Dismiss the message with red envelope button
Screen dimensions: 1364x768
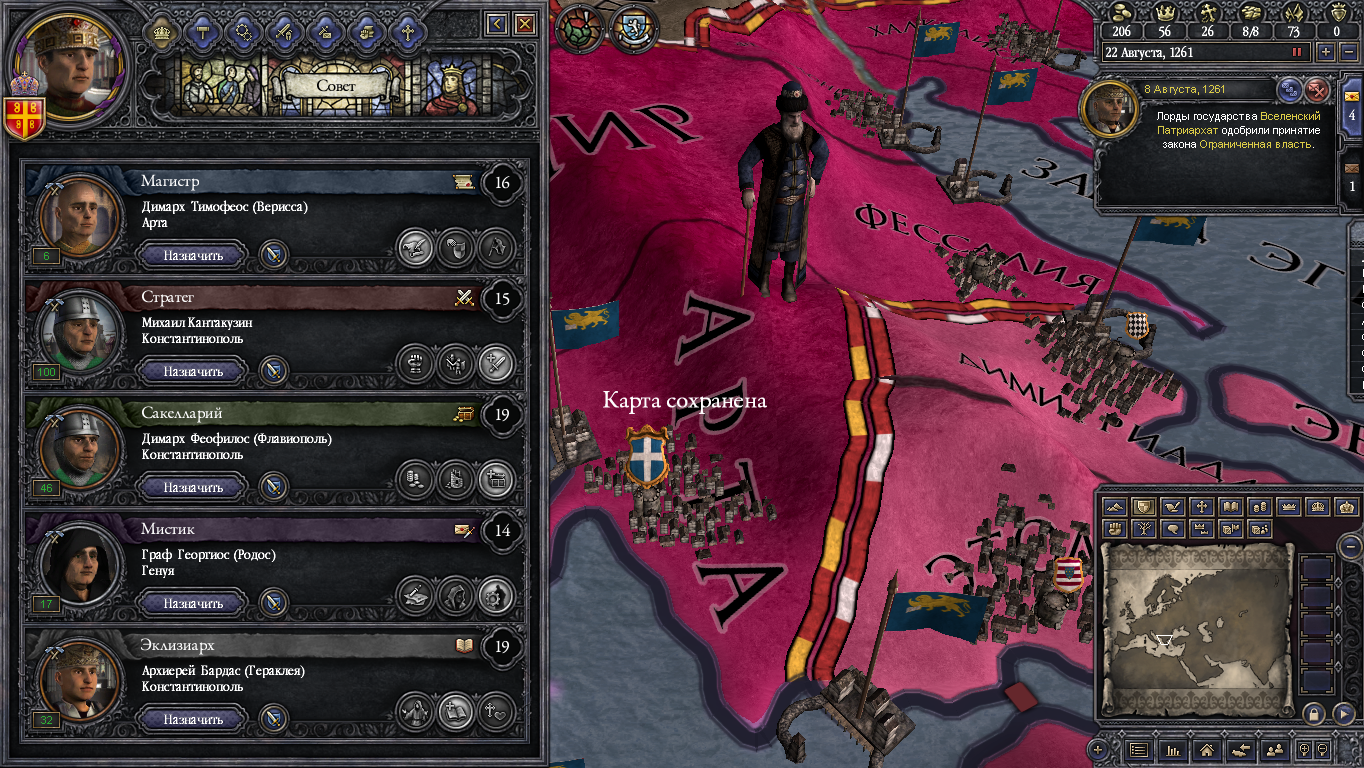(x=1318, y=90)
